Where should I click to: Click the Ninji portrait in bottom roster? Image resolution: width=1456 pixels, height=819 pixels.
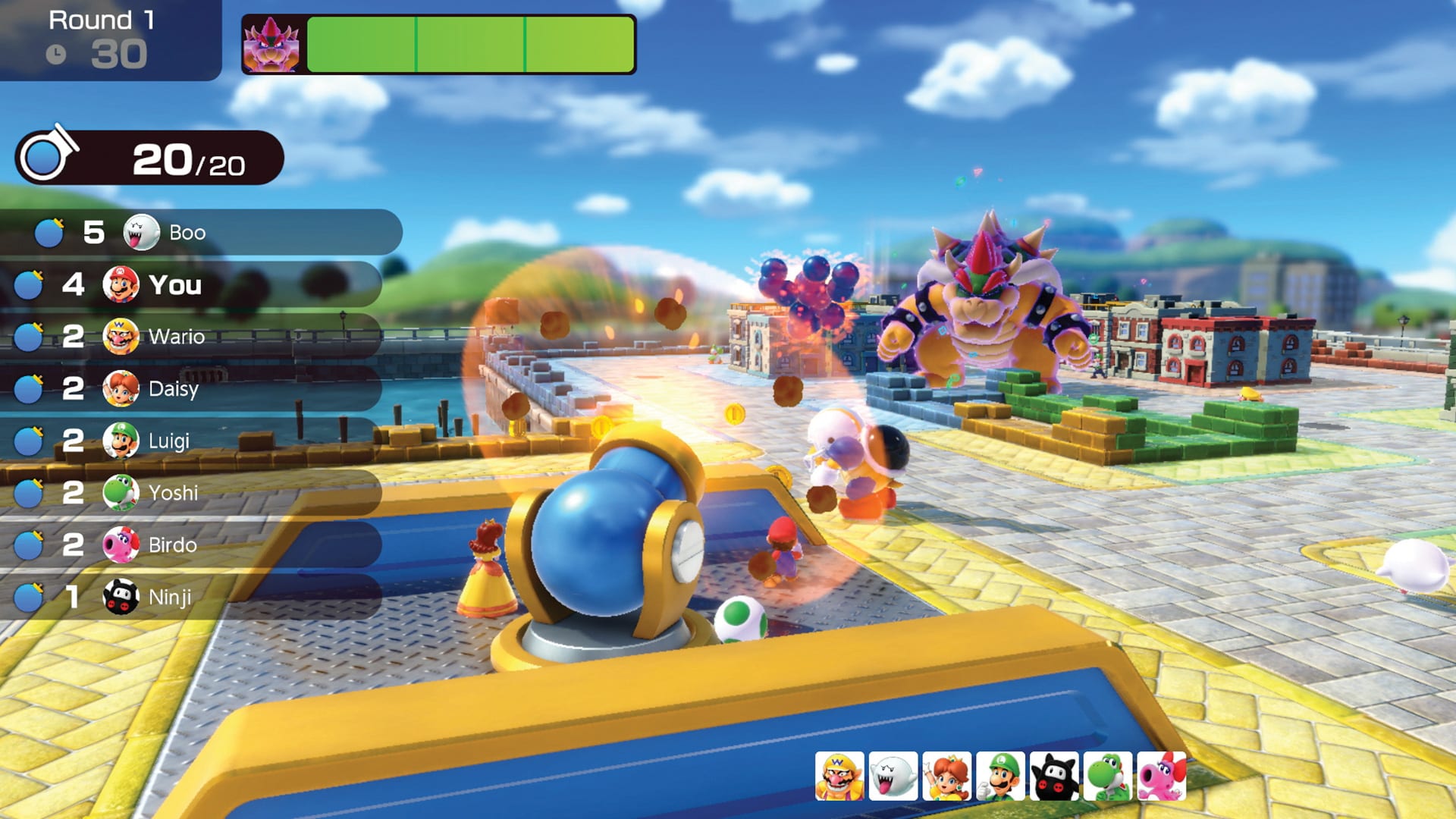tap(1054, 777)
